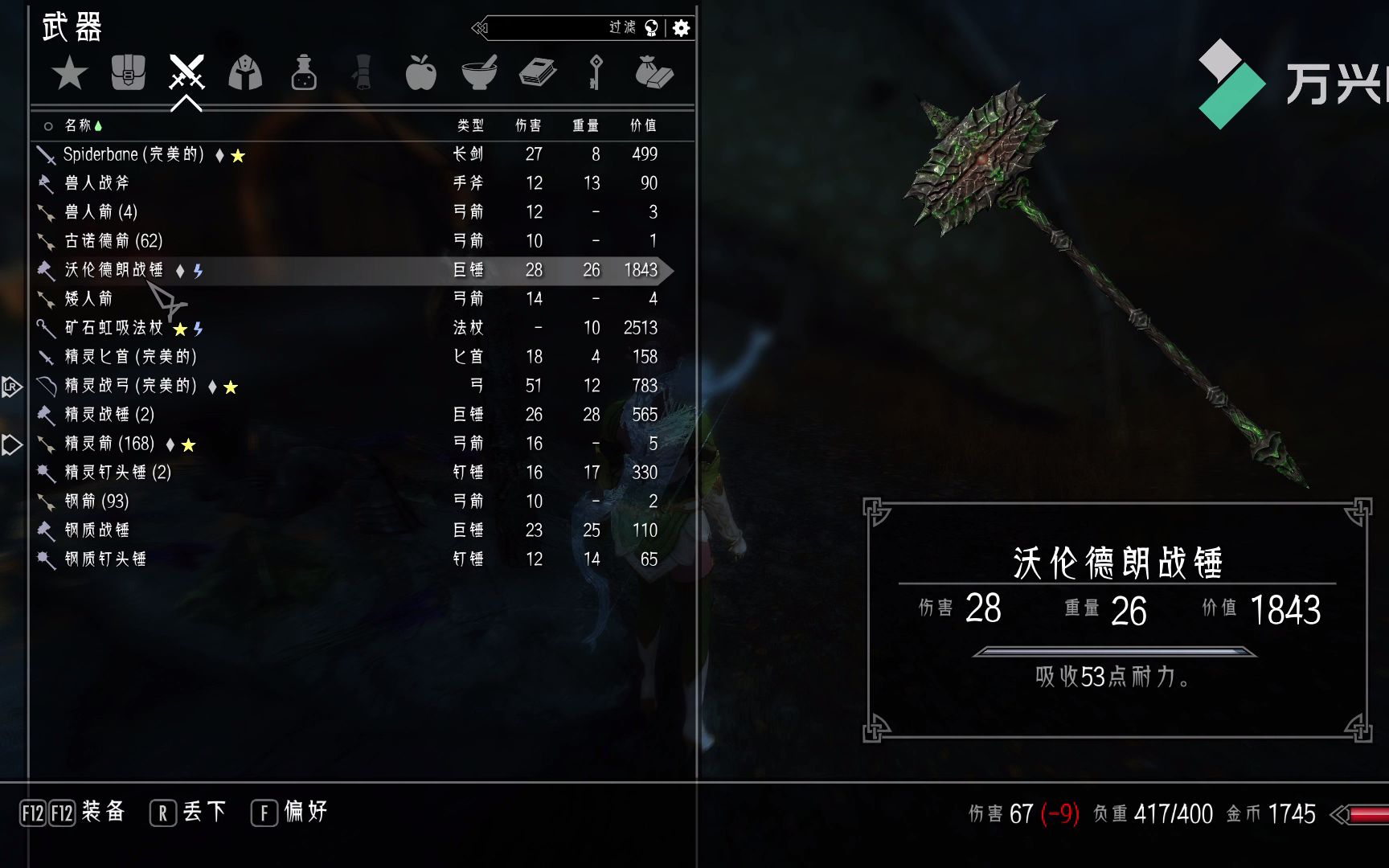Open the gear settings button
The image size is (1389, 868).
coord(682,28)
